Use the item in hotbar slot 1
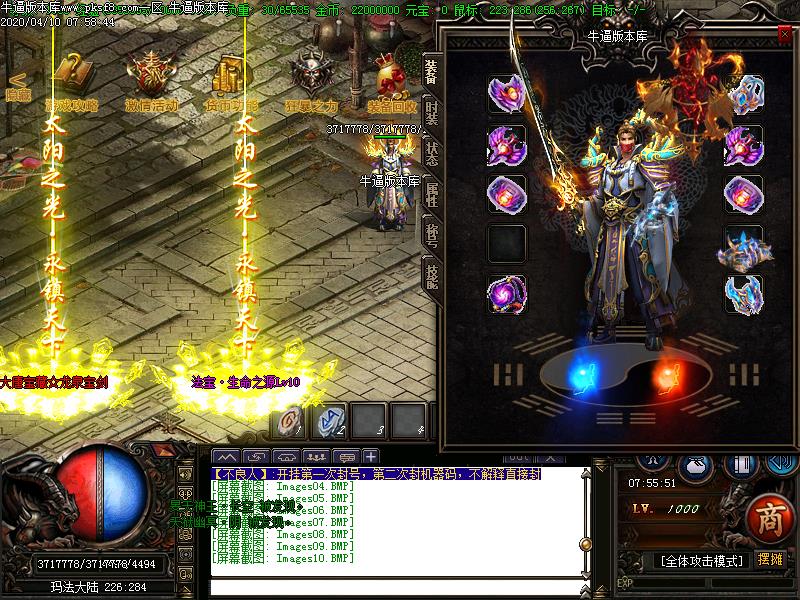 click(290, 420)
